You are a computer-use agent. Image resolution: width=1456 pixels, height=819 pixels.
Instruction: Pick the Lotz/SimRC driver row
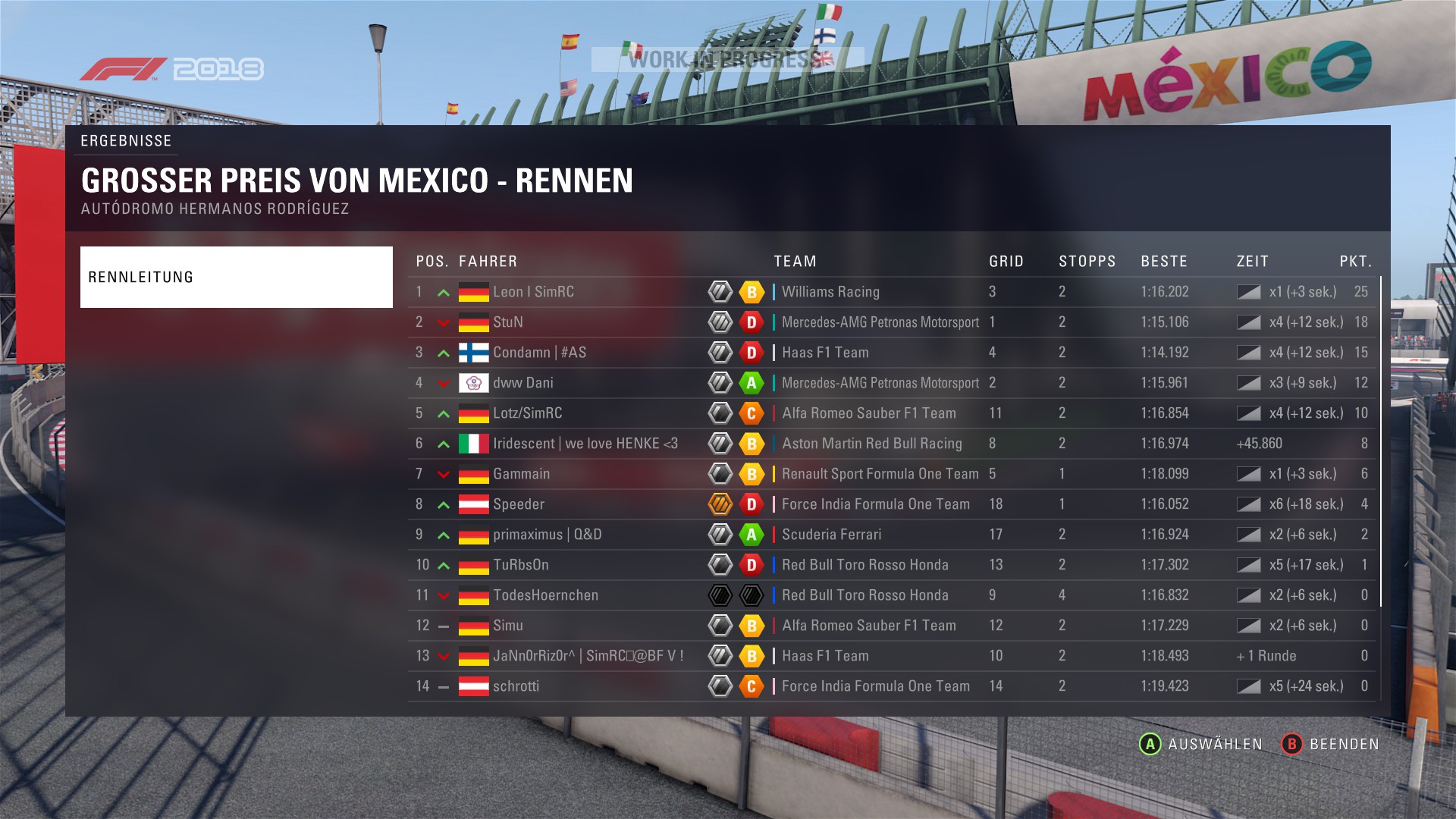[528, 413]
